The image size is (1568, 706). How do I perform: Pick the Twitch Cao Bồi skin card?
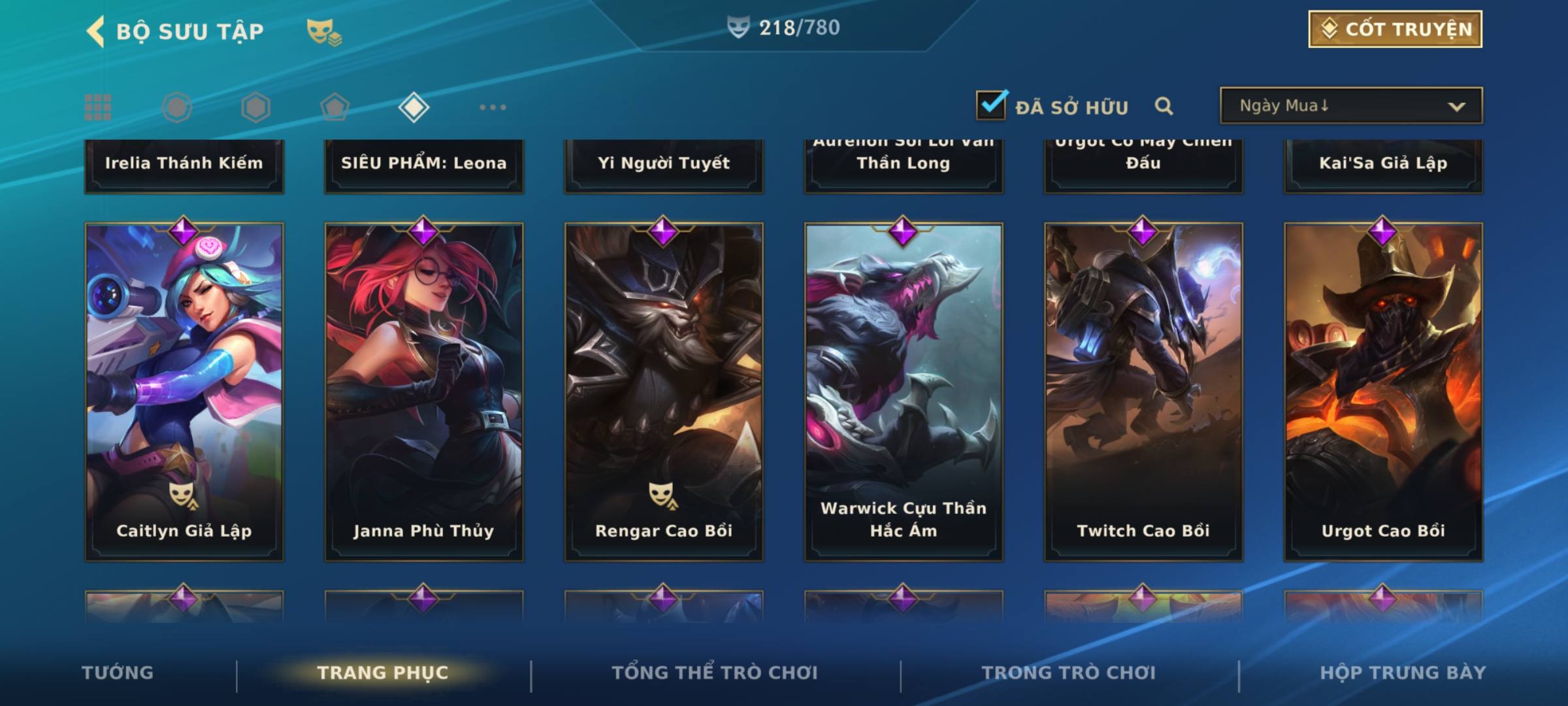1143,391
